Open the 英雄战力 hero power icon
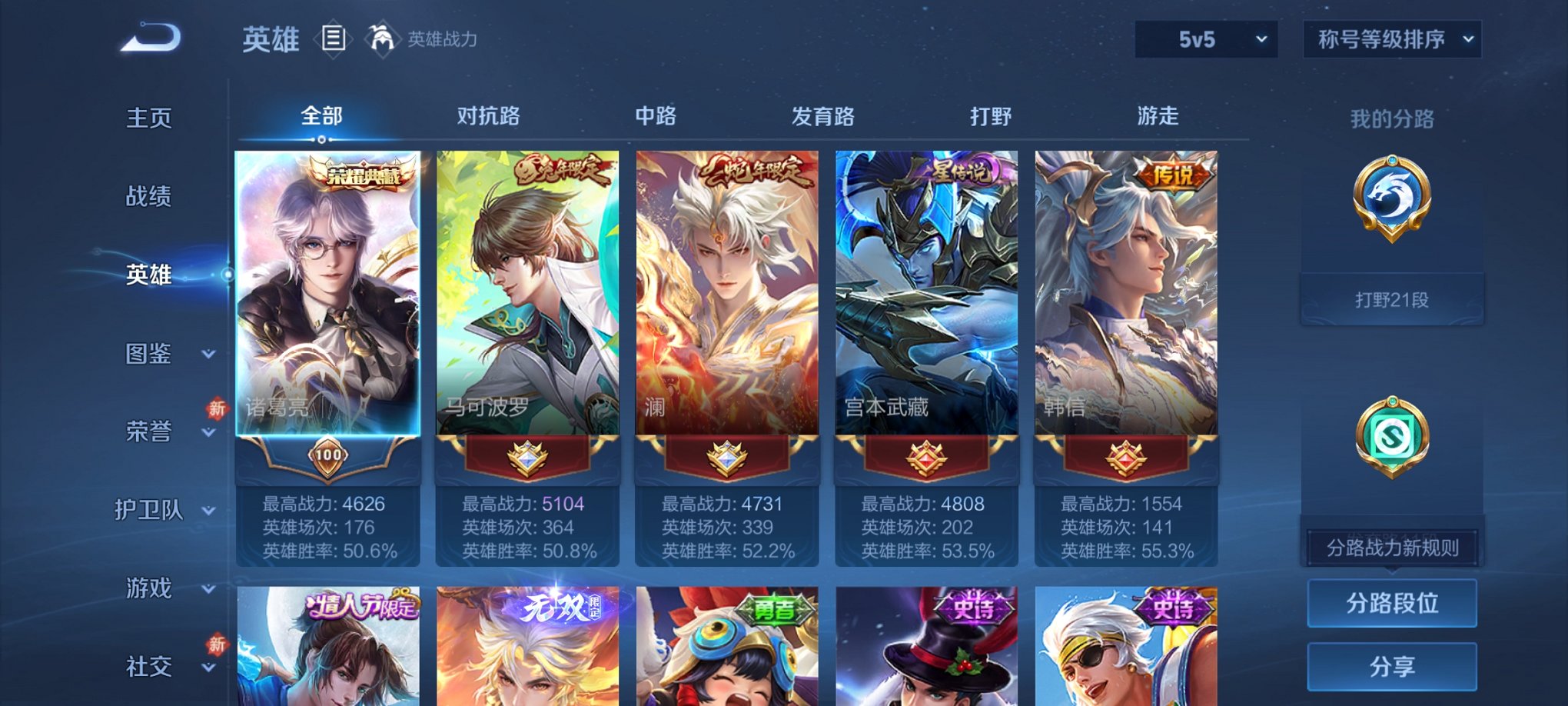This screenshot has height=706, width=1568. (382, 37)
